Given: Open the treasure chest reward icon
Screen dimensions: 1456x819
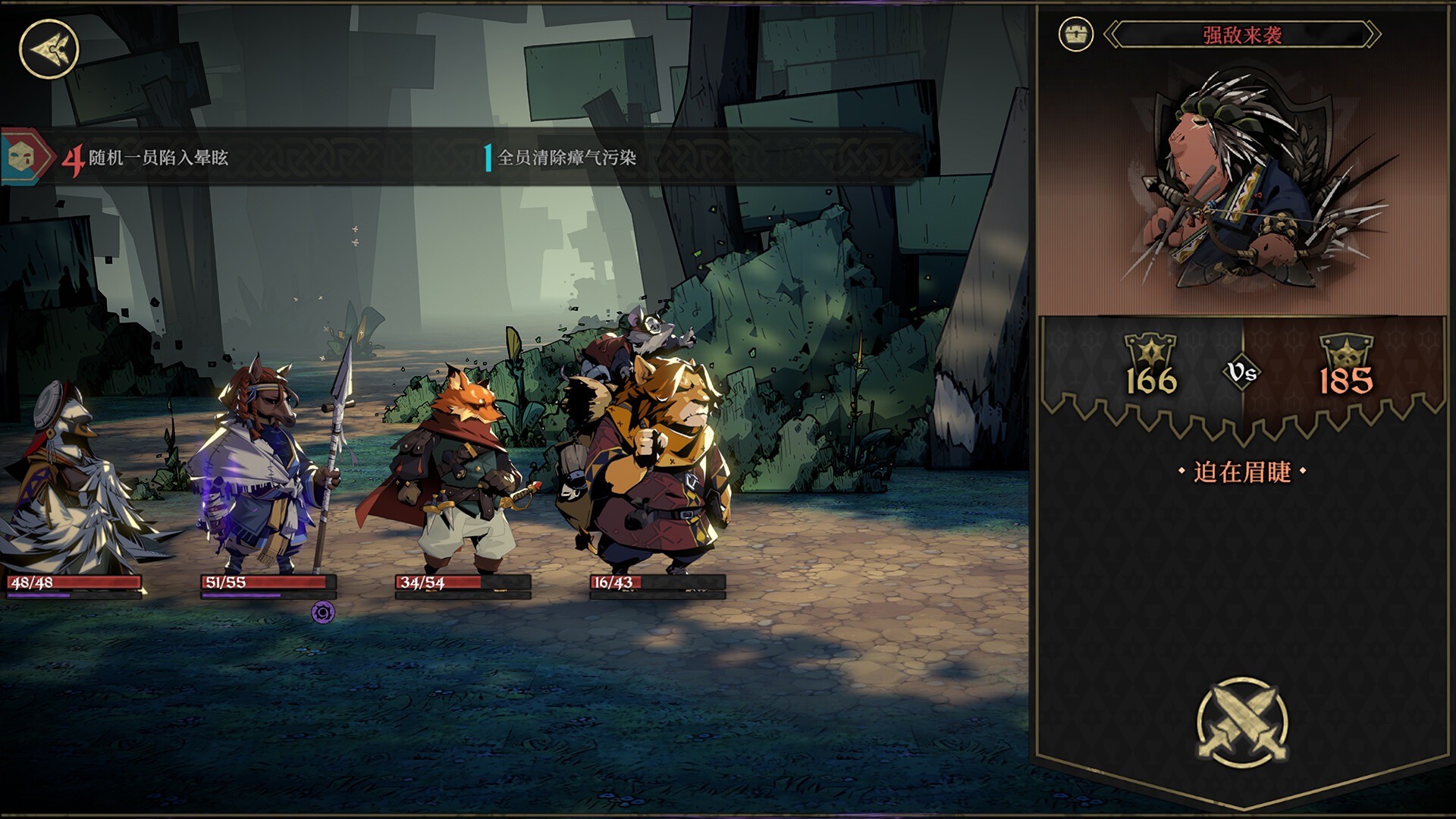Looking at the screenshot, I should [x=1075, y=35].
